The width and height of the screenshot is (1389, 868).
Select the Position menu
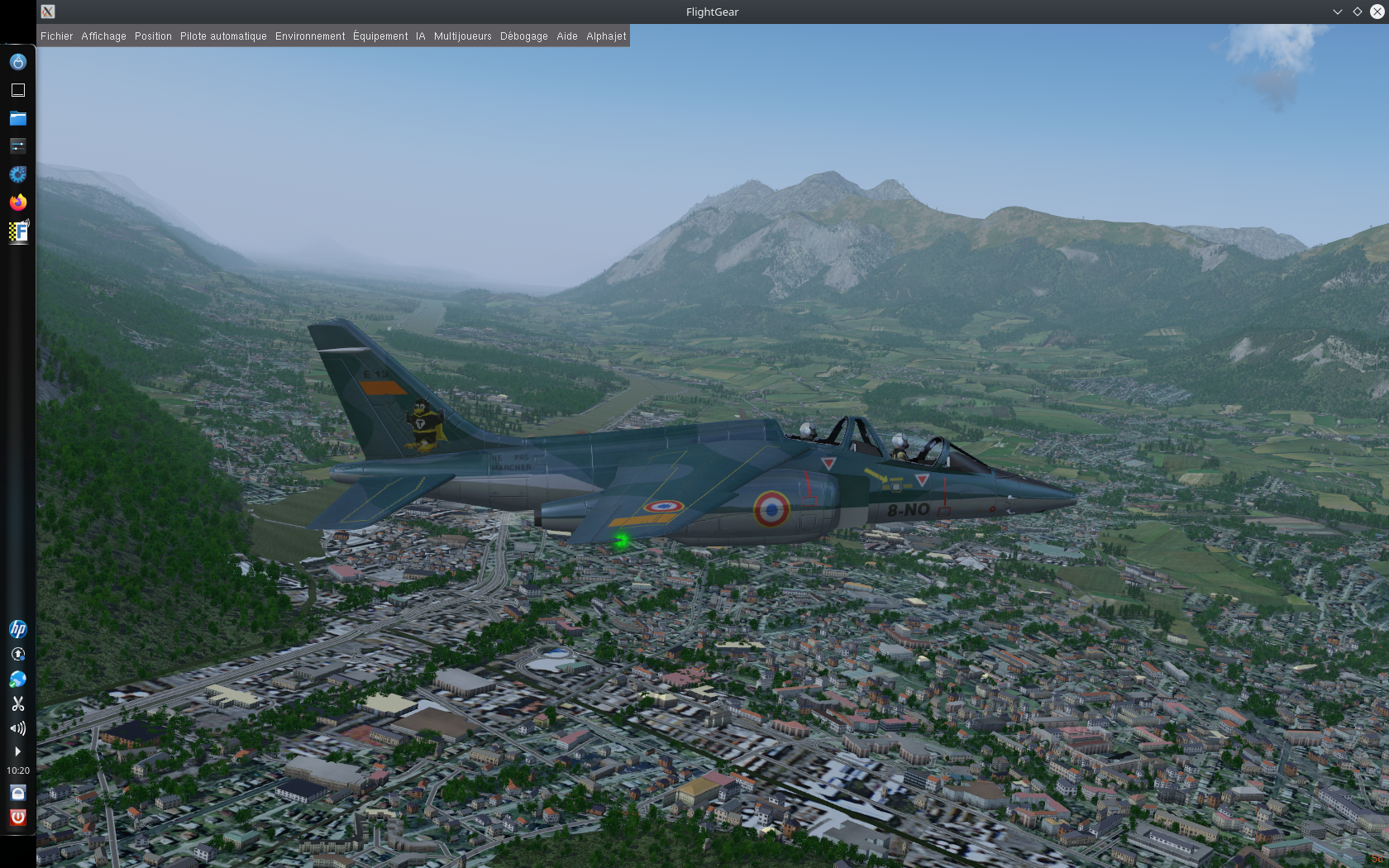pyautogui.click(x=153, y=36)
